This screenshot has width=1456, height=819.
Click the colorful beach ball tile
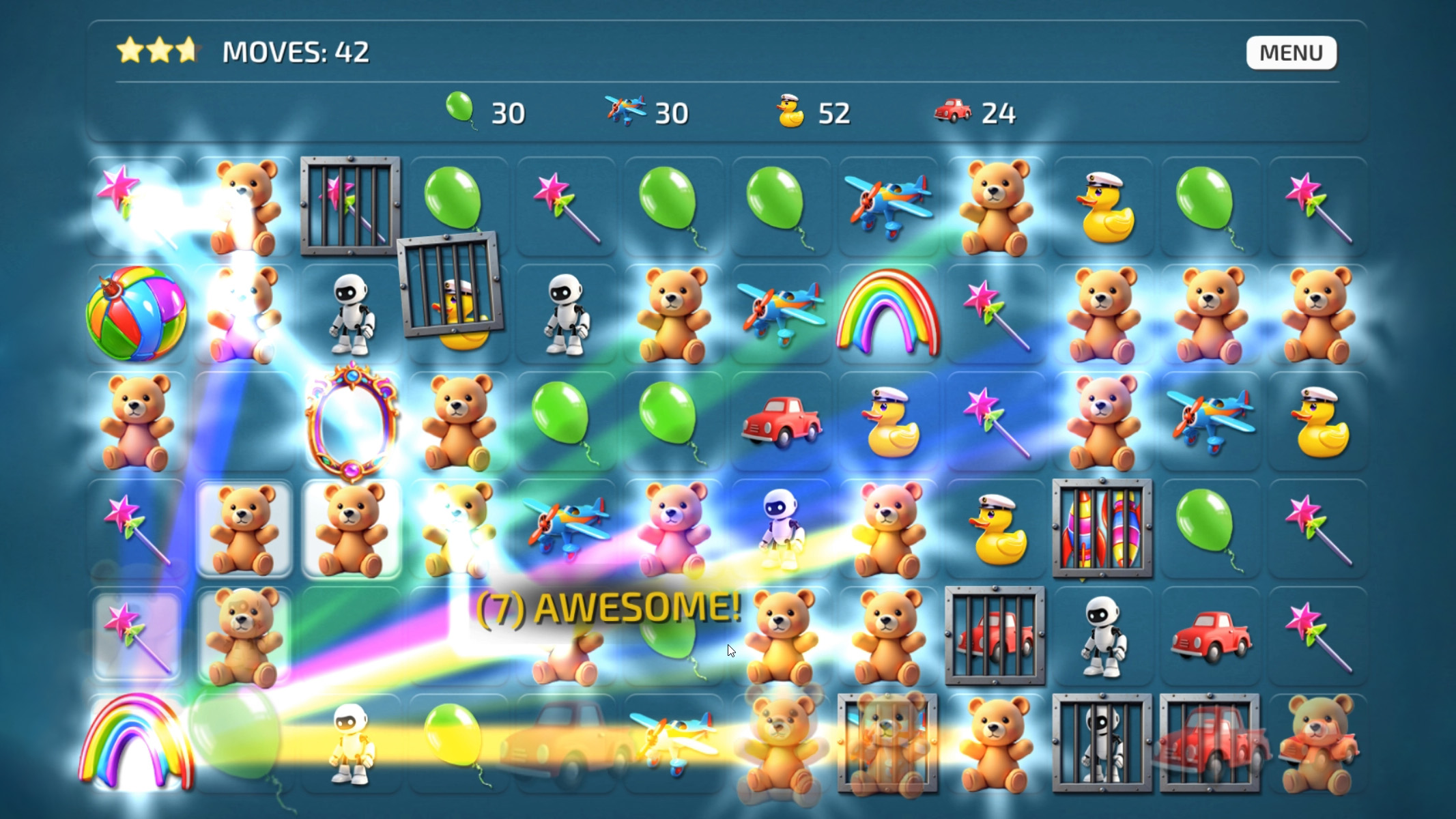[x=137, y=314]
